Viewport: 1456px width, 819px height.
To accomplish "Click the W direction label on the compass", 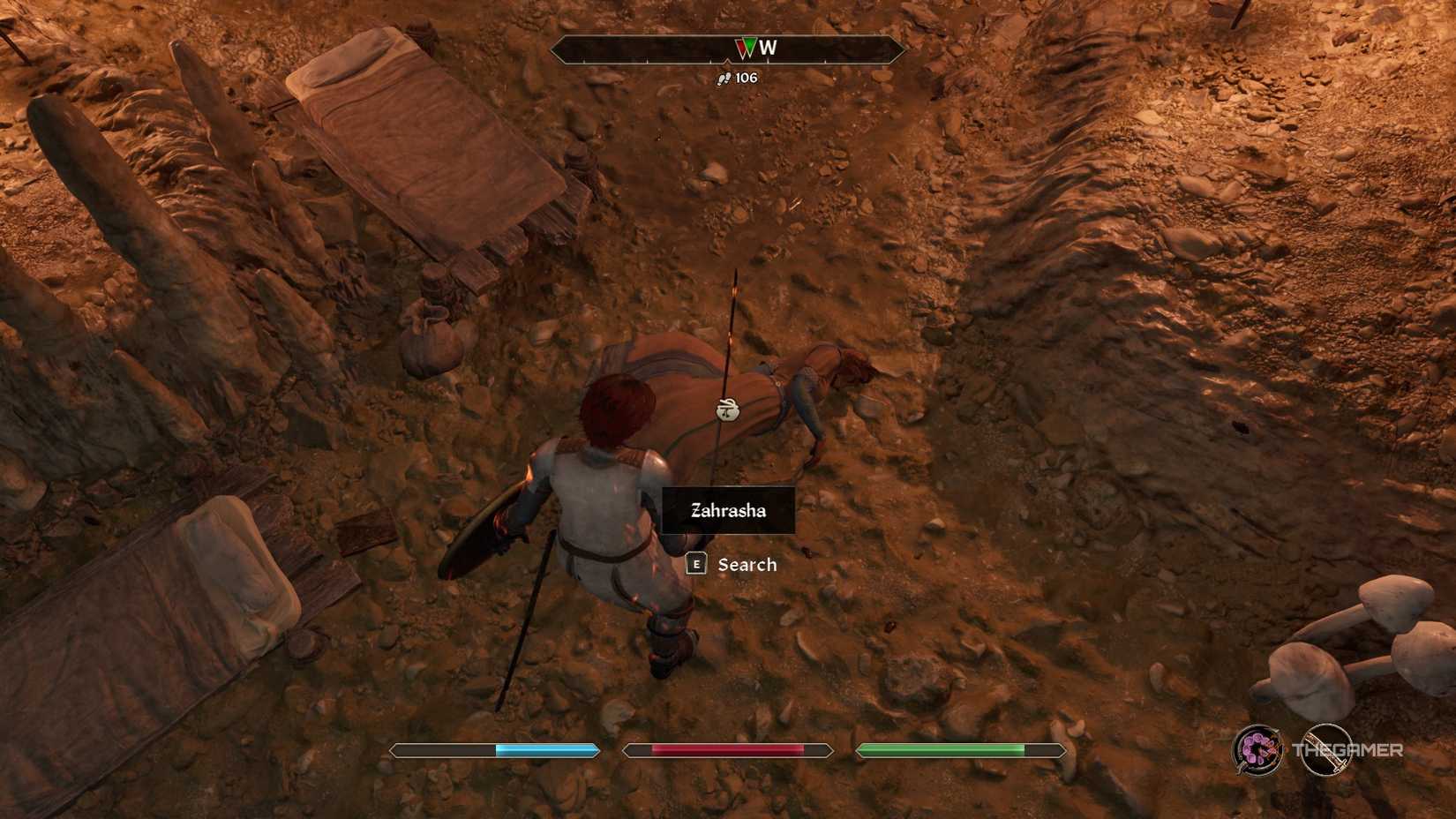I will tap(766, 49).
